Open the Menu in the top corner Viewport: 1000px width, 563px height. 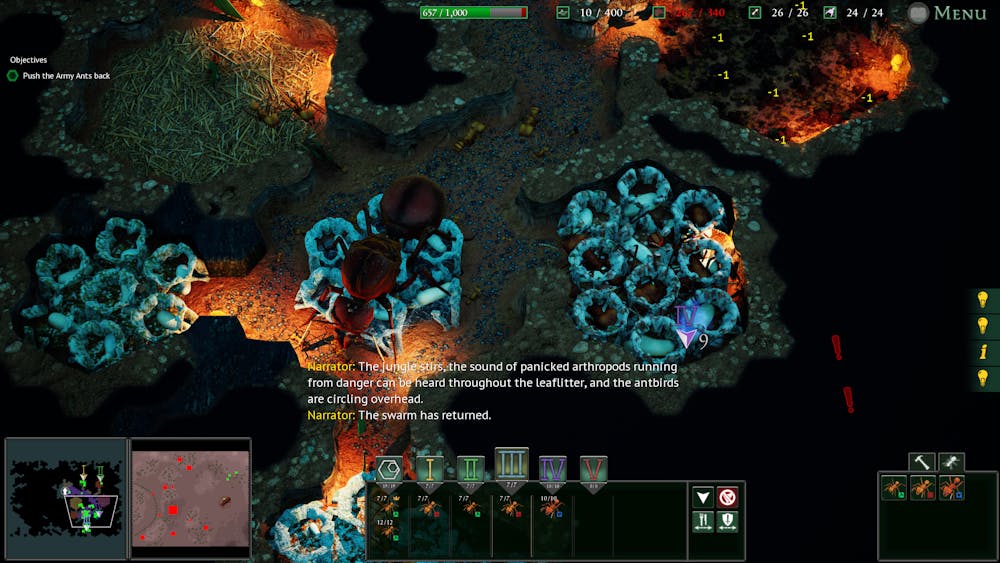[x=948, y=13]
